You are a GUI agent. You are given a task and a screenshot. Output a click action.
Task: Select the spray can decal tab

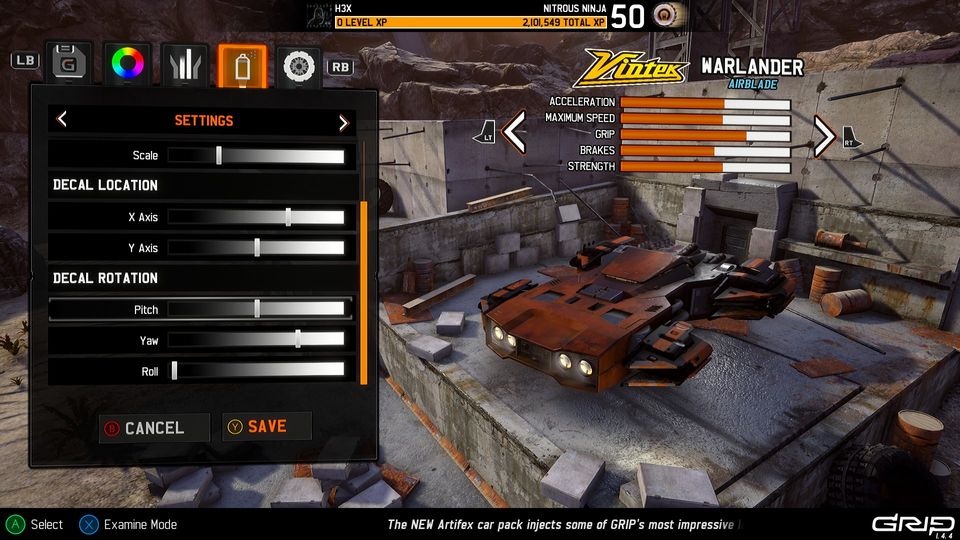pyautogui.click(x=242, y=64)
